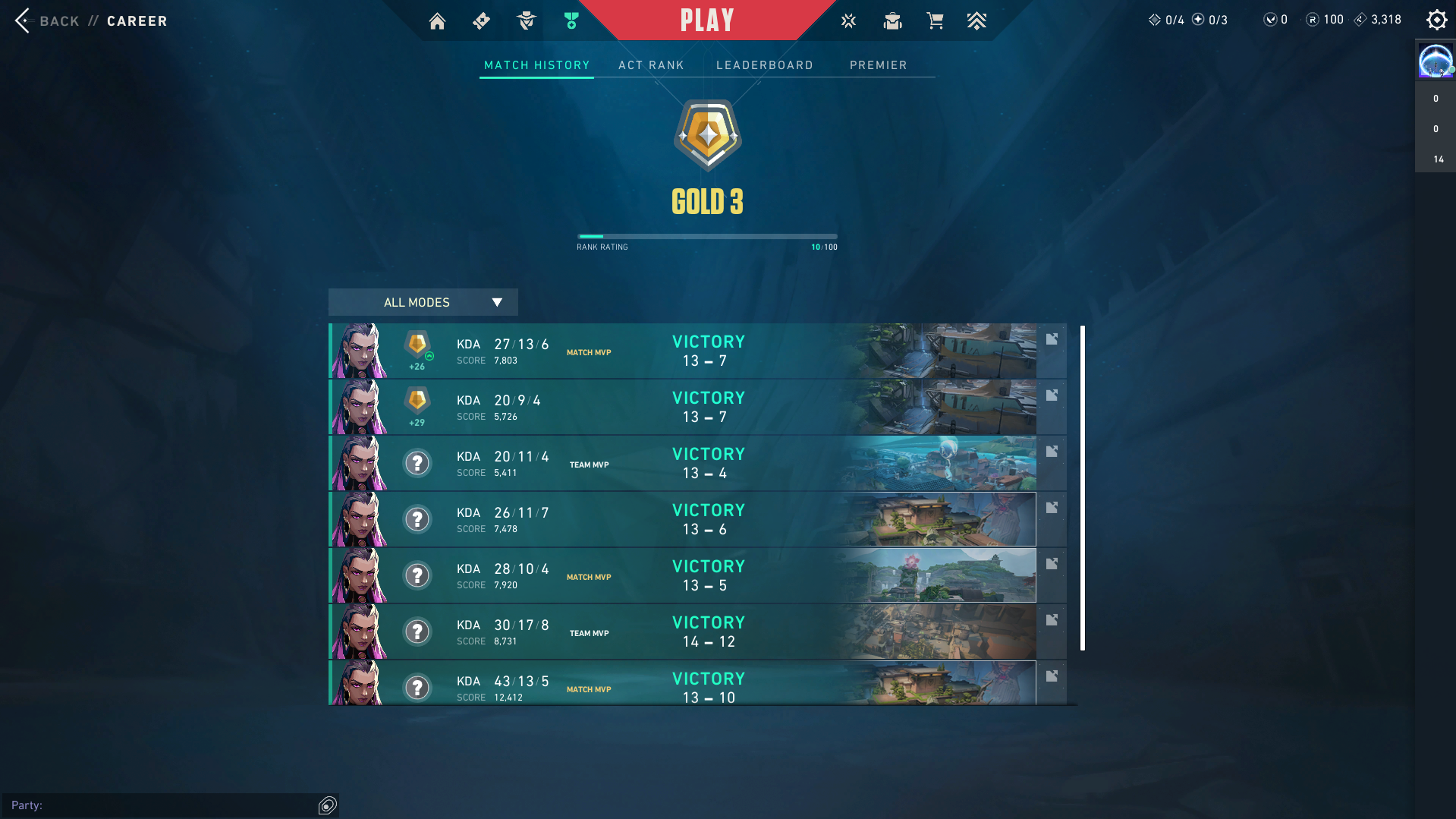Open the settings gear icon
The image size is (1456, 819).
[x=1436, y=20]
